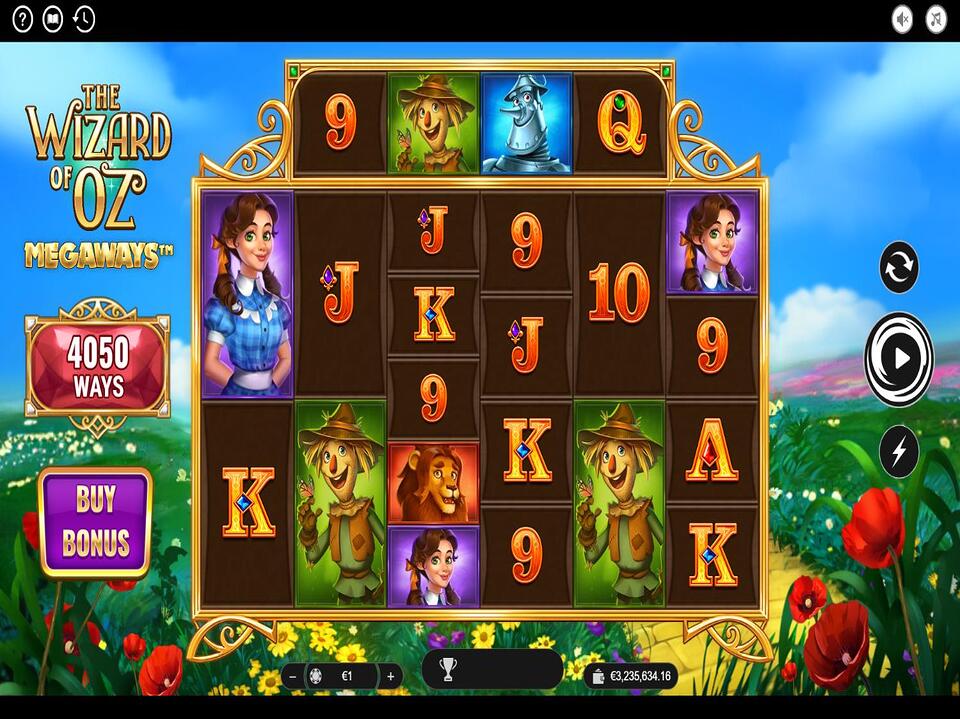
Task: Open the paytable book icon
Action: 53,19
